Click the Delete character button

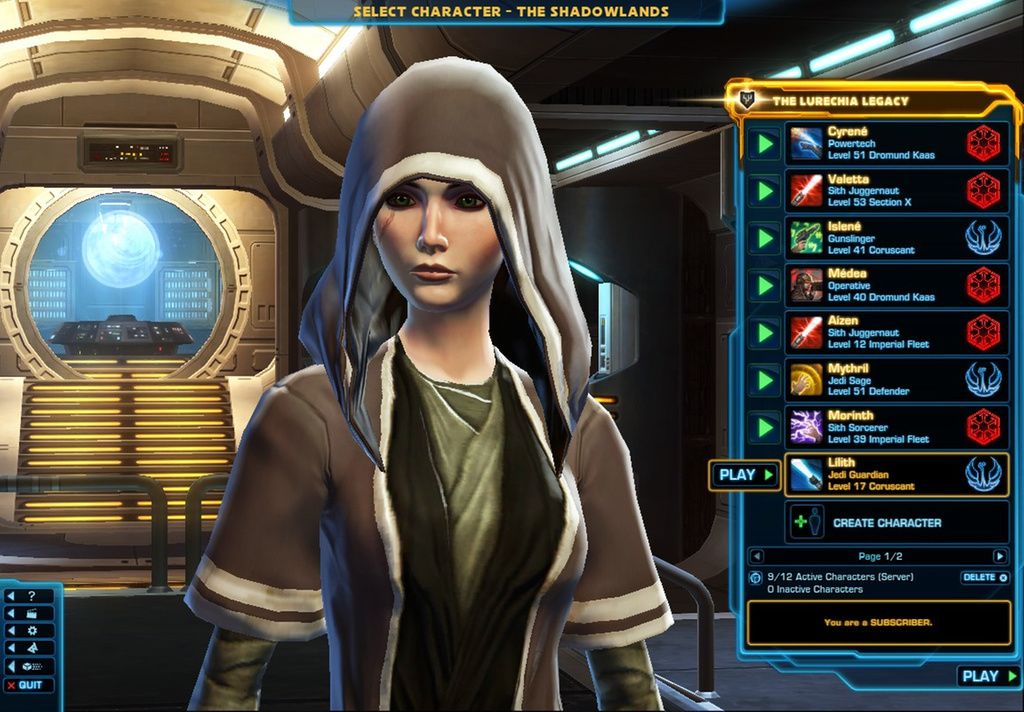click(984, 578)
